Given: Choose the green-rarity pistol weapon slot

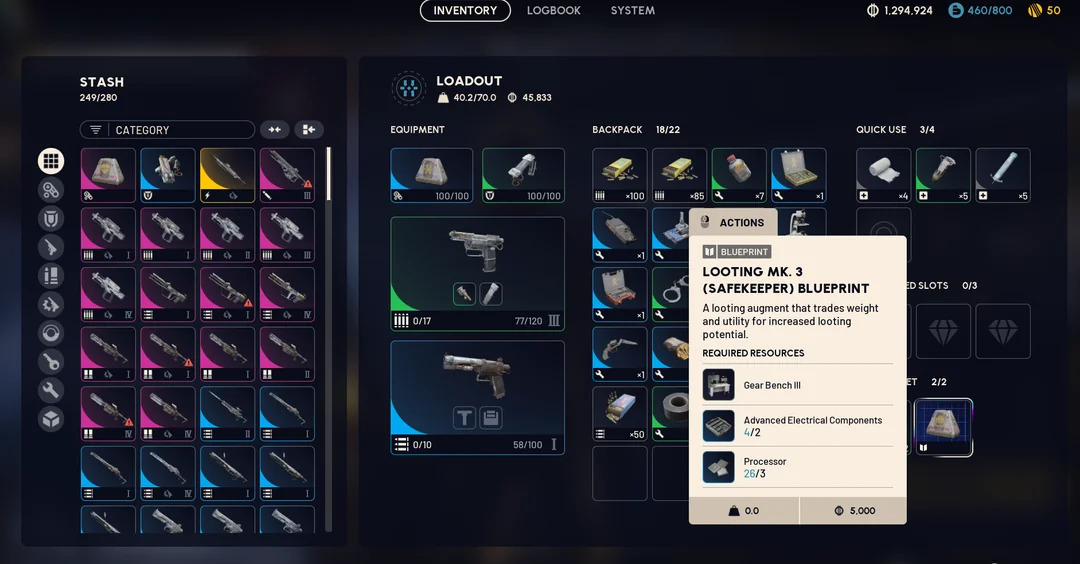Looking at the screenshot, I should [477, 273].
